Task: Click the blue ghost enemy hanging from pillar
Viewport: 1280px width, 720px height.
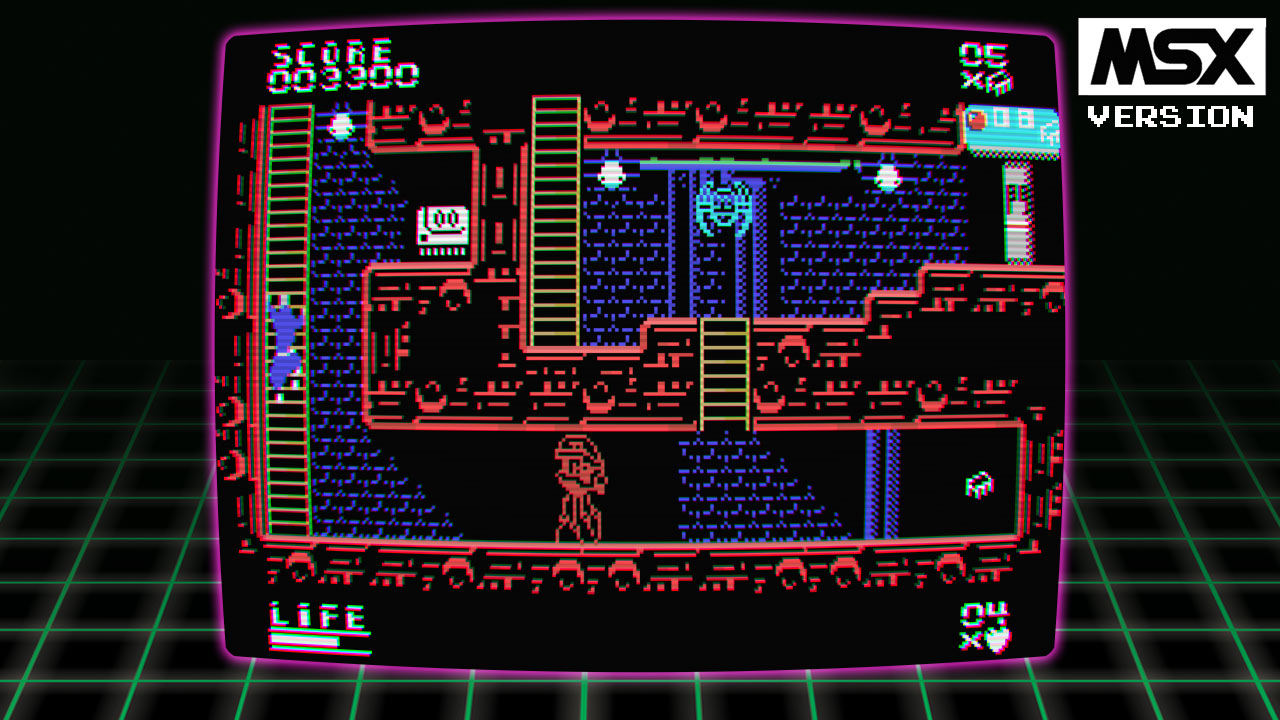Action: pos(722,208)
